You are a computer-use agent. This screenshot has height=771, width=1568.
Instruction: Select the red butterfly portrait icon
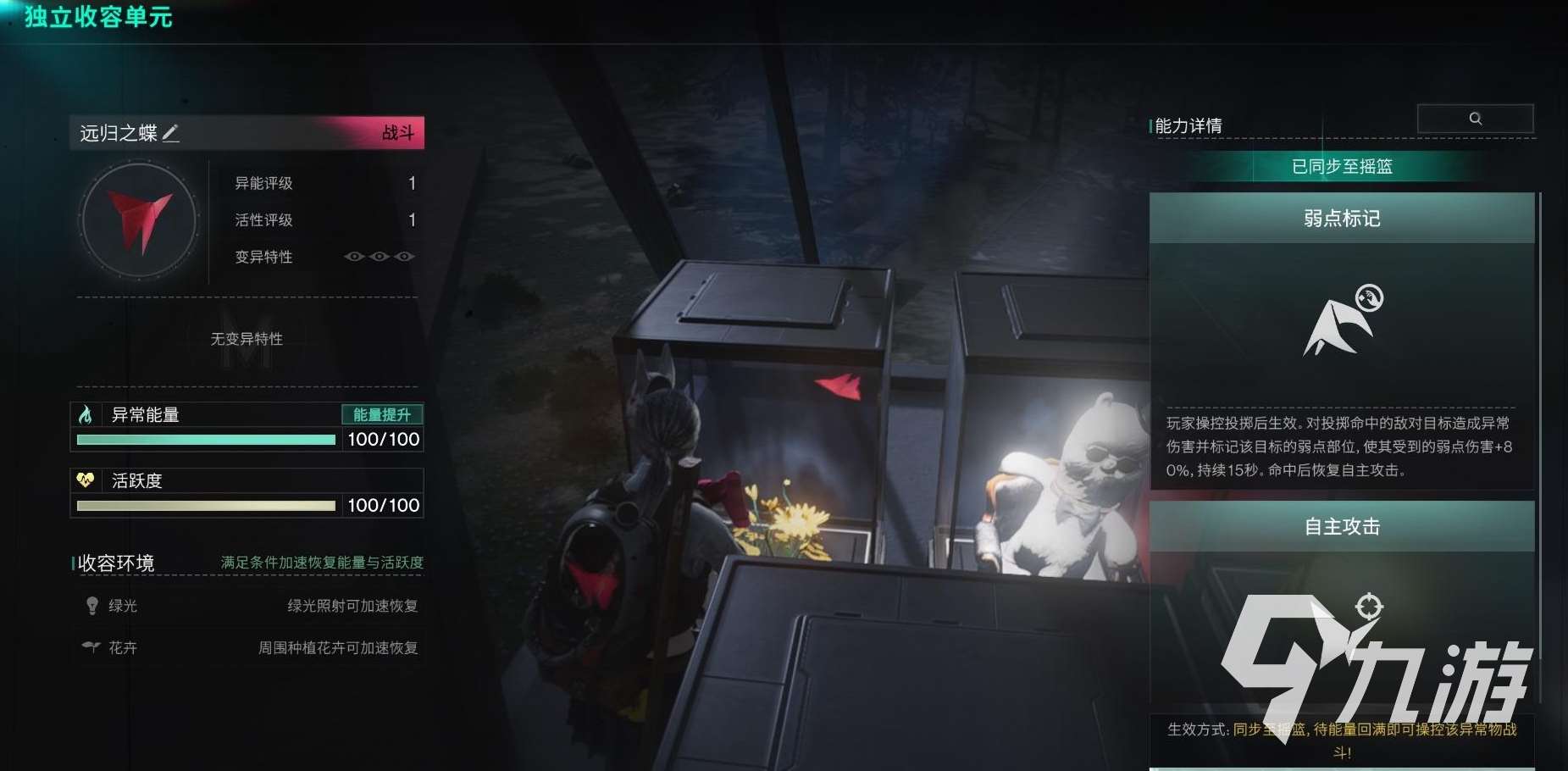click(139, 220)
